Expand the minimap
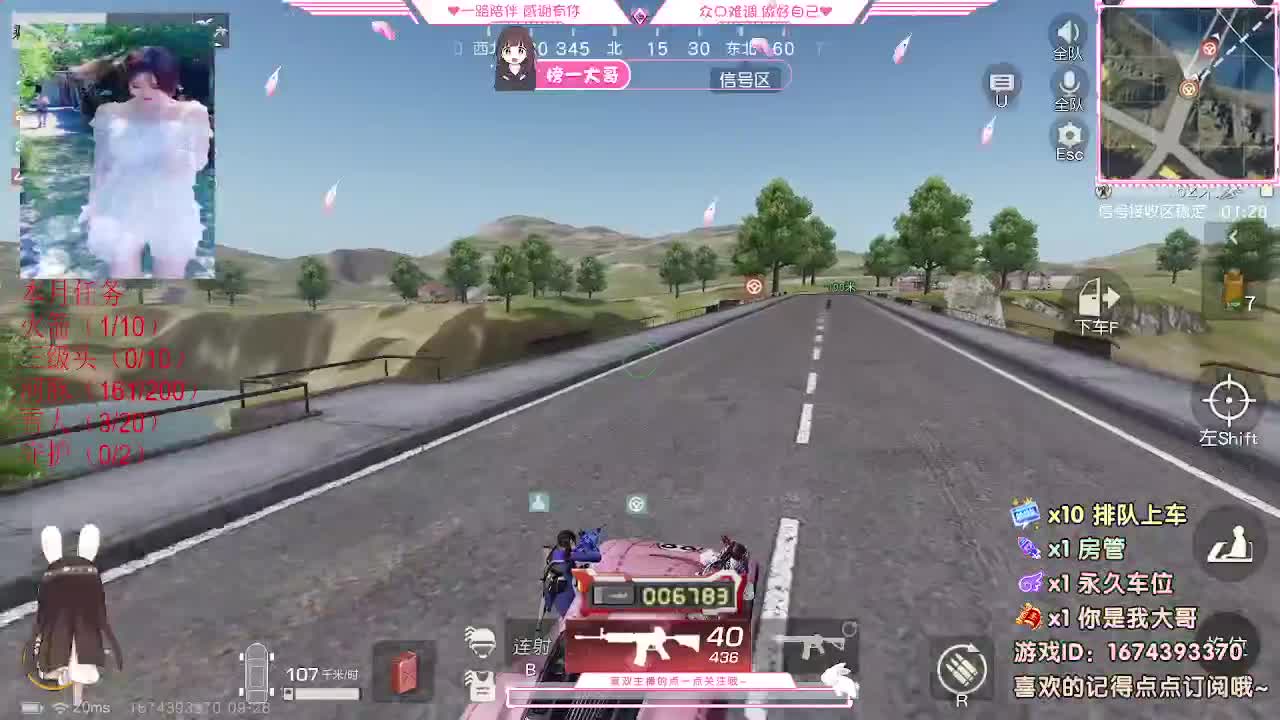Viewport: 1280px width, 720px height. pyautogui.click(x=1186, y=93)
